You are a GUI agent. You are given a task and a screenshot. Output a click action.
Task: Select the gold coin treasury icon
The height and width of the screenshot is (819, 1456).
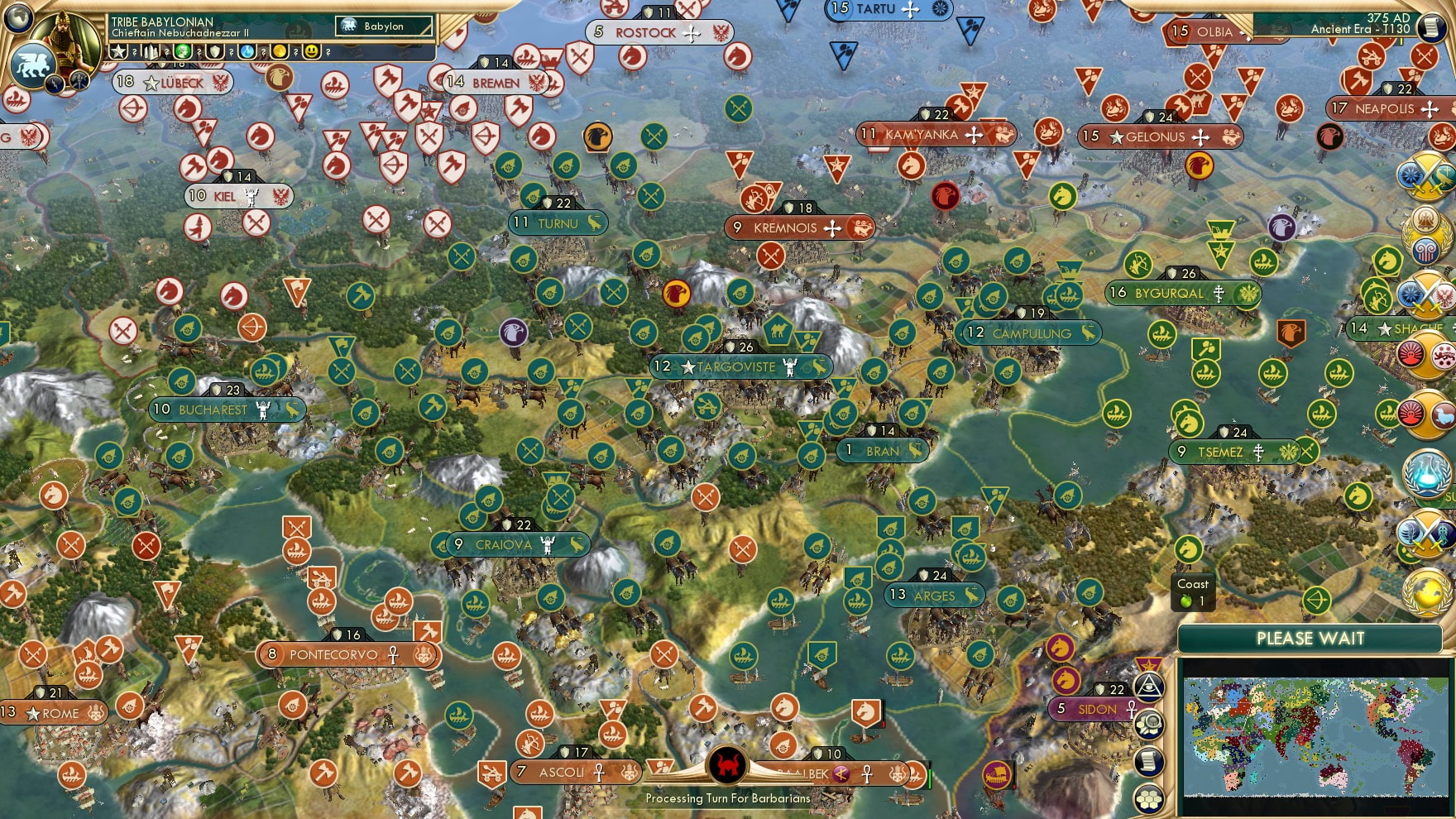280,51
